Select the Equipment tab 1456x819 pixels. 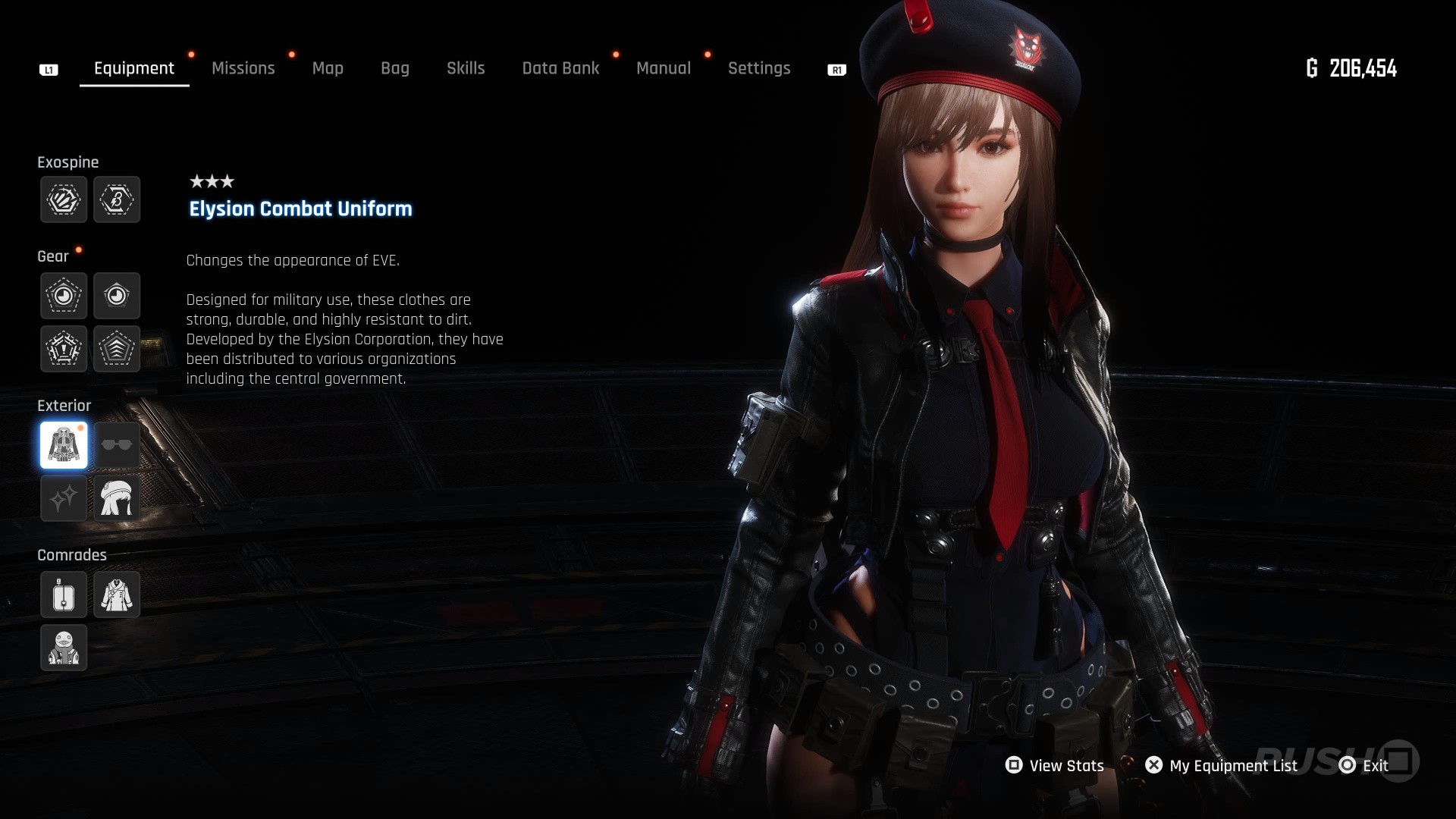[134, 68]
